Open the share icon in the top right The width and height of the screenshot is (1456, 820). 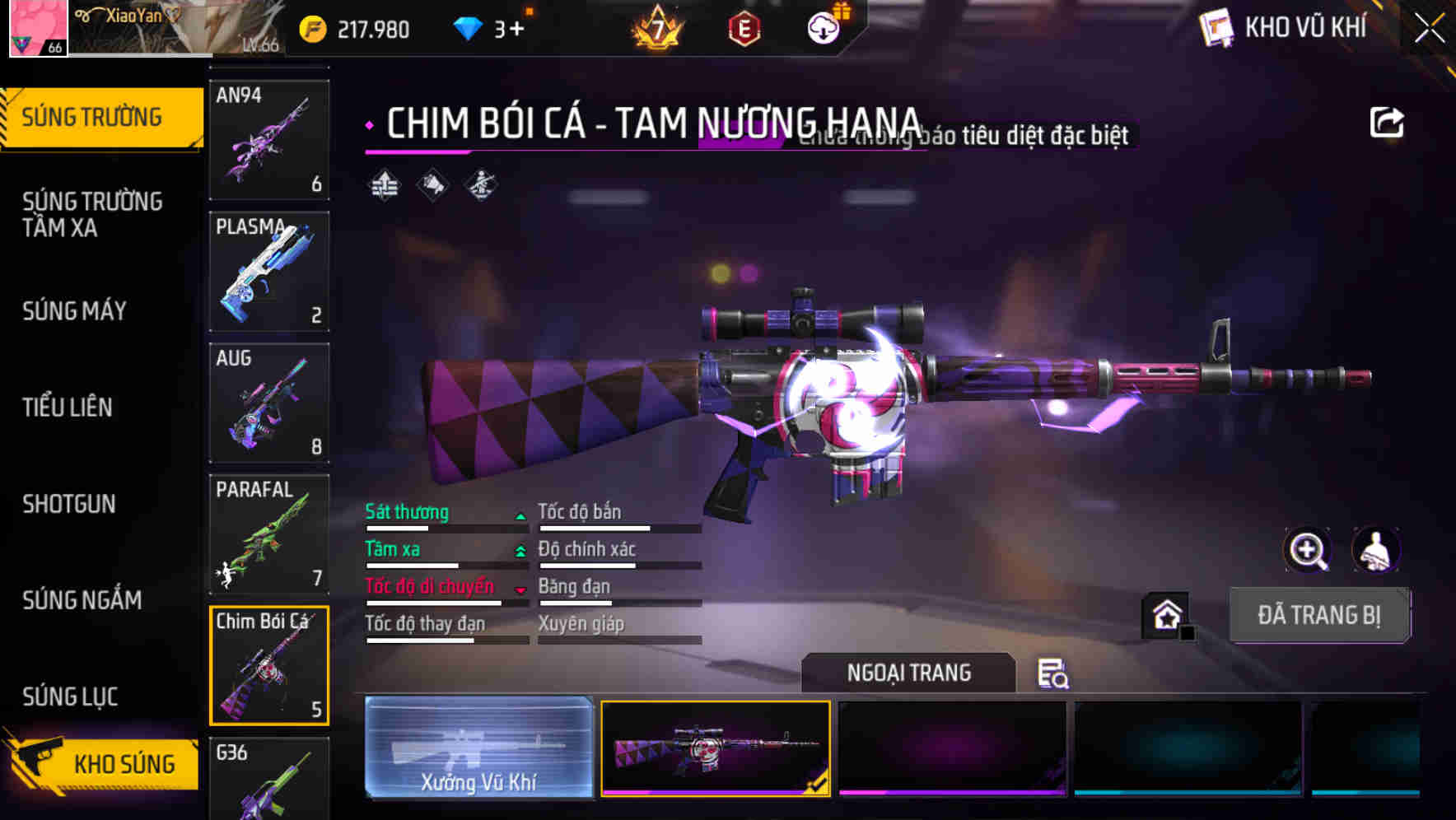(1388, 121)
